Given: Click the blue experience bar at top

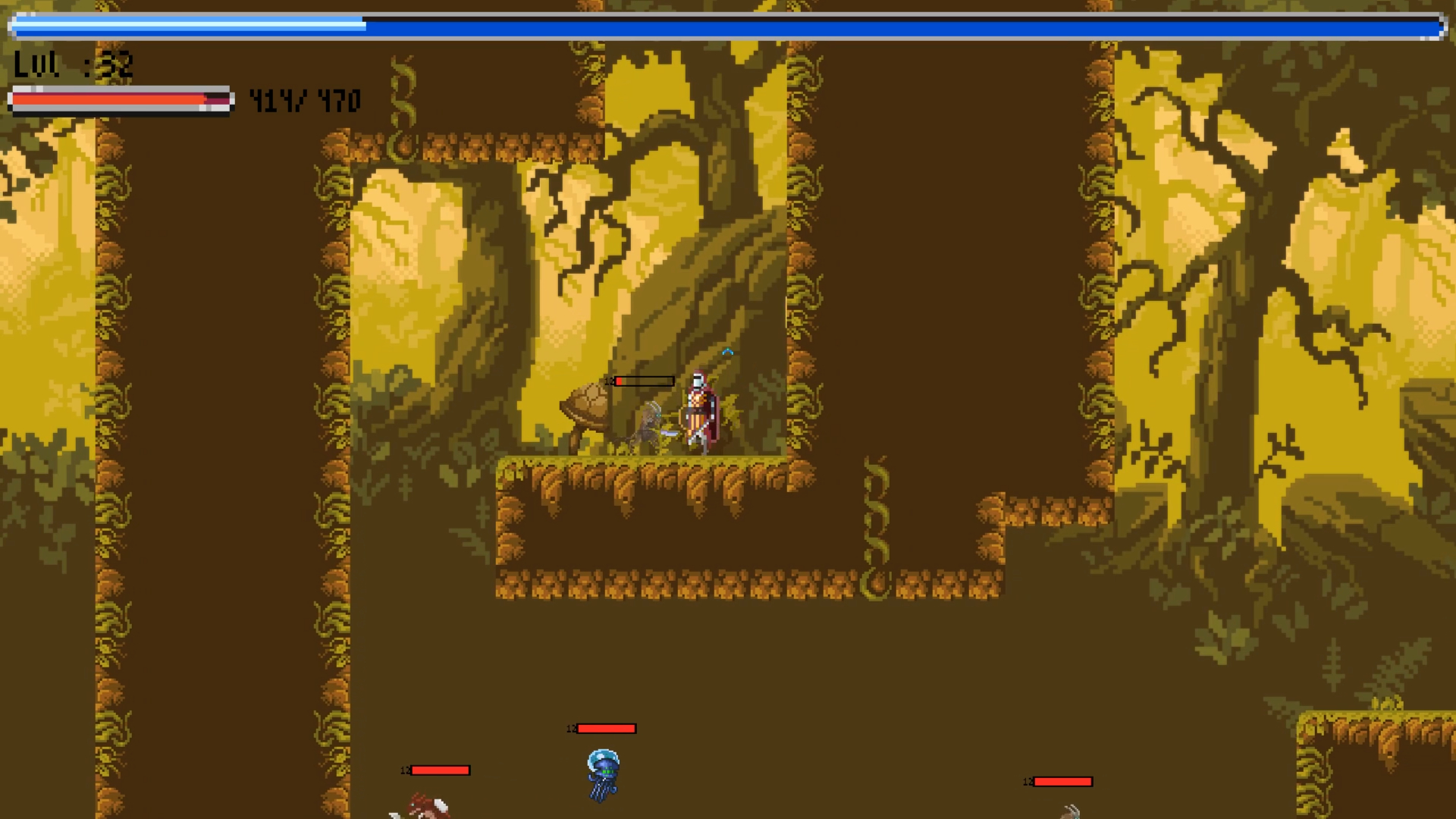Looking at the screenshot, I should coord(728,24).
